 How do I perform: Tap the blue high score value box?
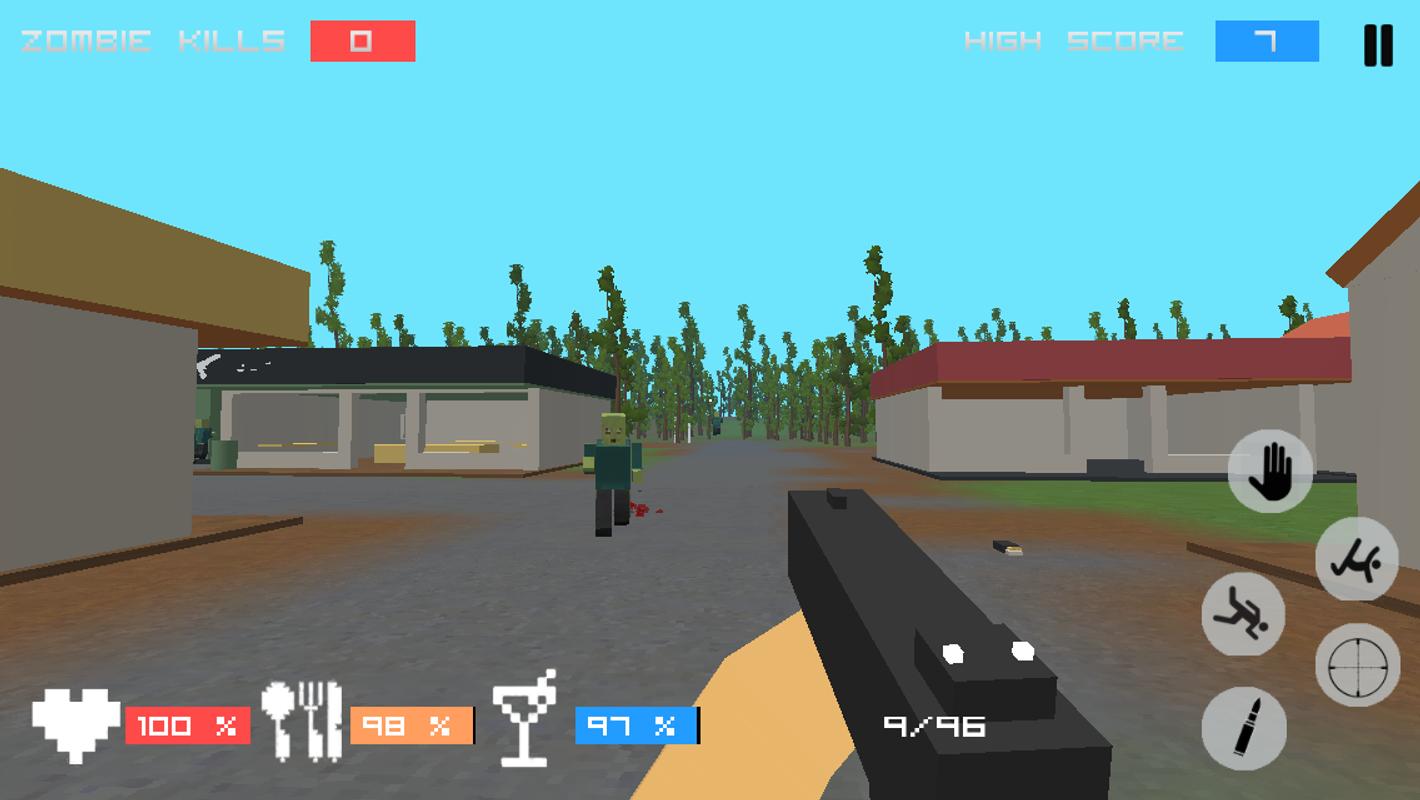pyautogui.click(x=1266, y=42)
